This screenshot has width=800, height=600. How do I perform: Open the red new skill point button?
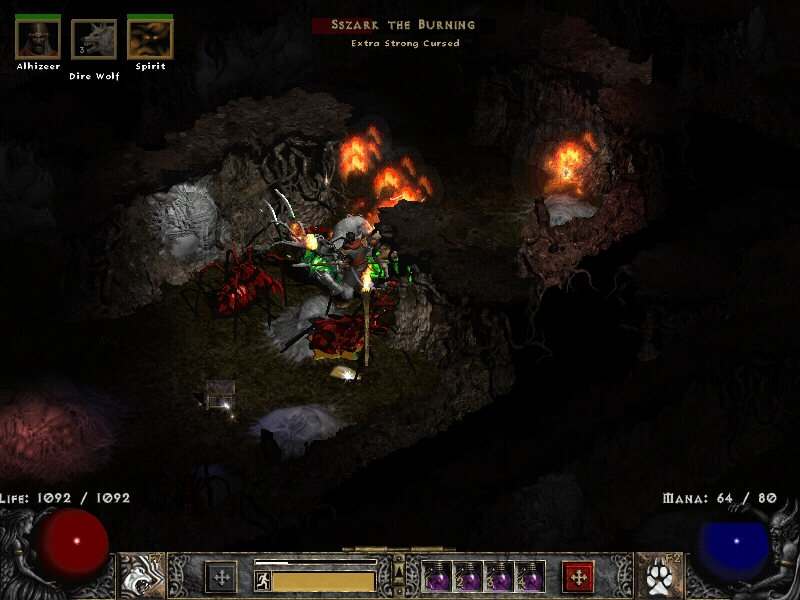(578, 577)
